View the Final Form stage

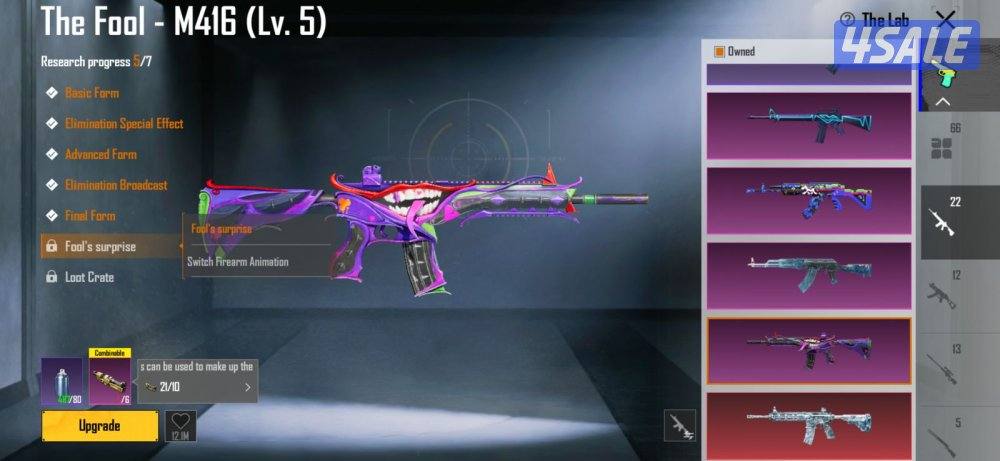click(x=90, y=216)
